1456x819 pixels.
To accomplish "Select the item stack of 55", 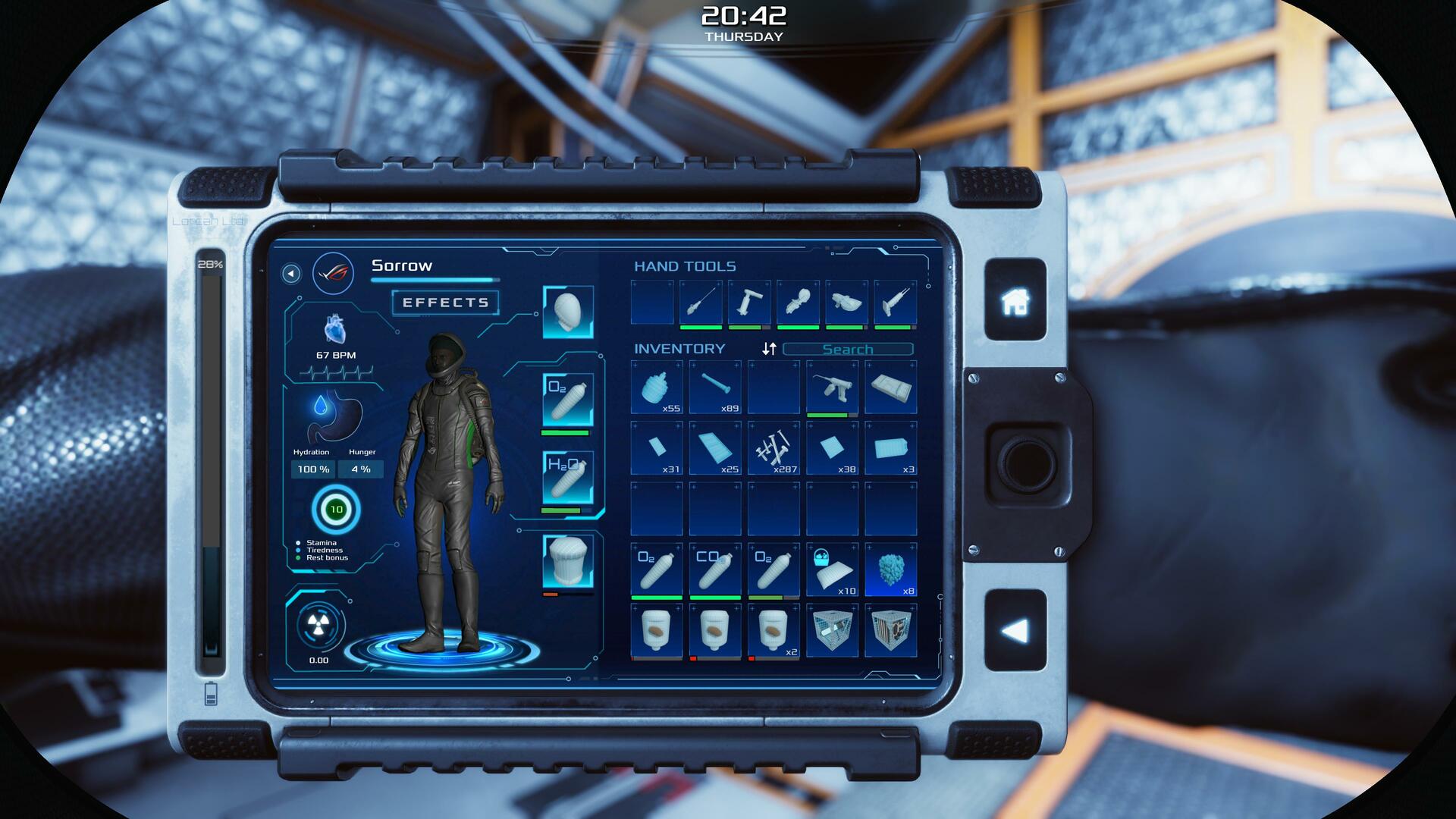I will [657, 388].
